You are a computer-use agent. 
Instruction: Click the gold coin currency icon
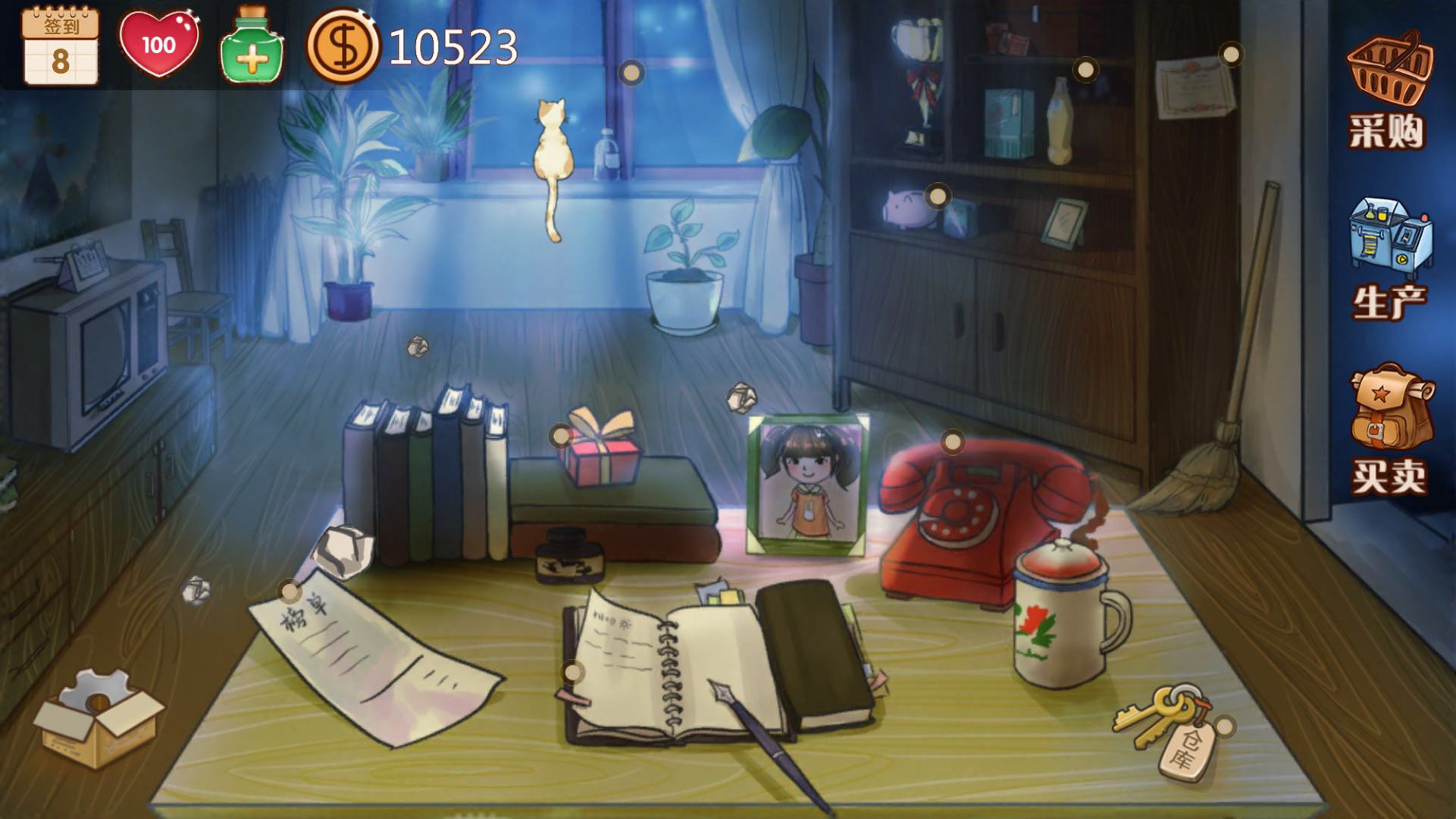pos(345,47)
